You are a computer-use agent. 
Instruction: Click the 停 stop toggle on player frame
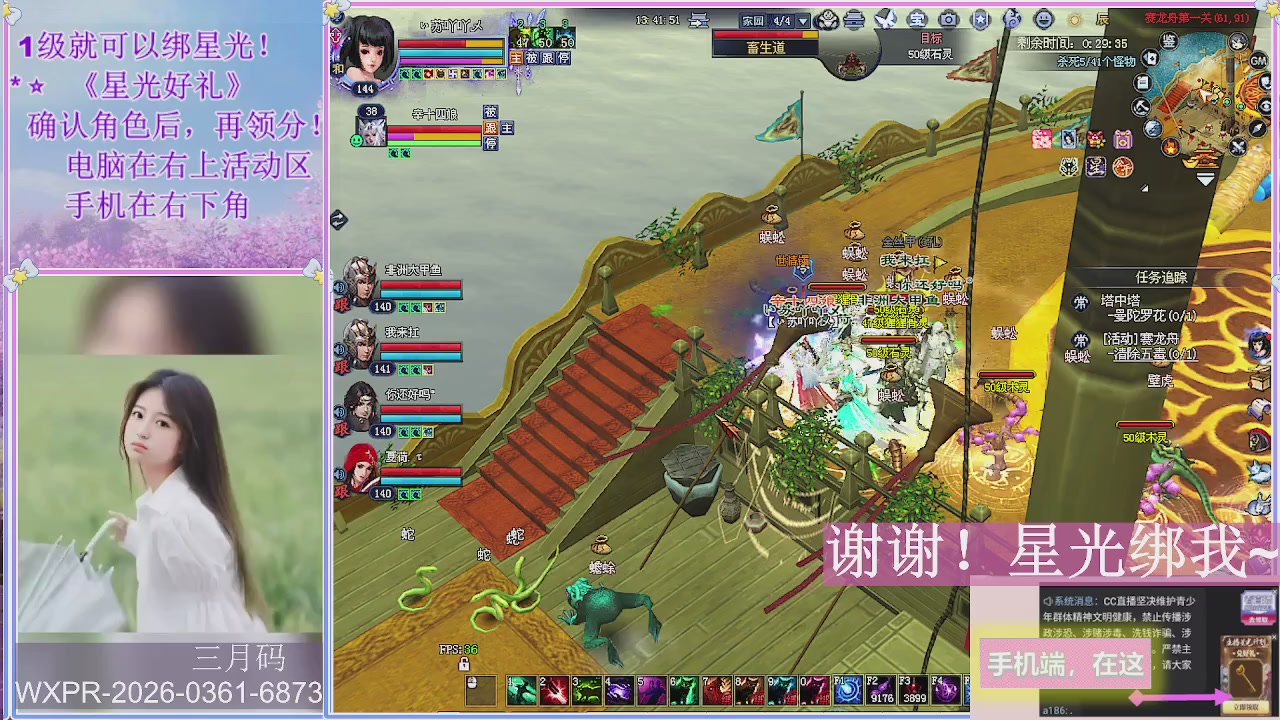coord(564,58)
